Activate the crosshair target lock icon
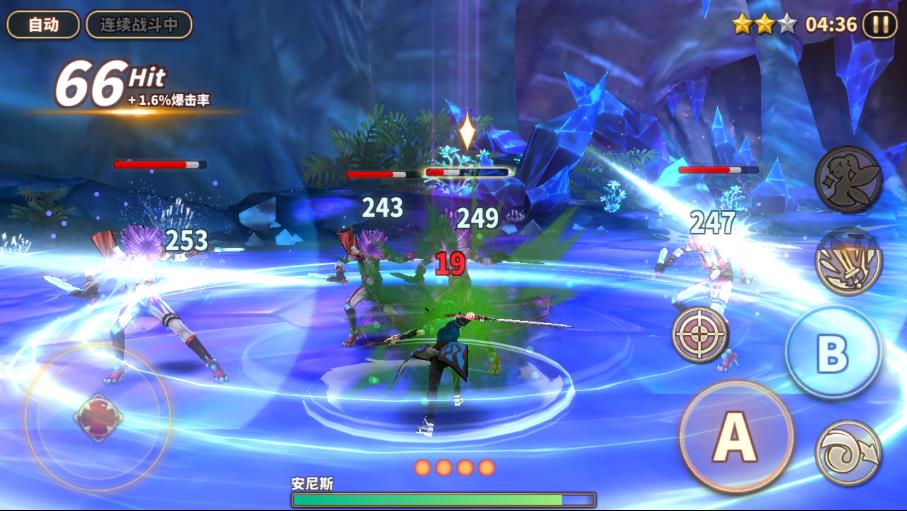The height and width of the screenshot is (511, 907). 700,333
